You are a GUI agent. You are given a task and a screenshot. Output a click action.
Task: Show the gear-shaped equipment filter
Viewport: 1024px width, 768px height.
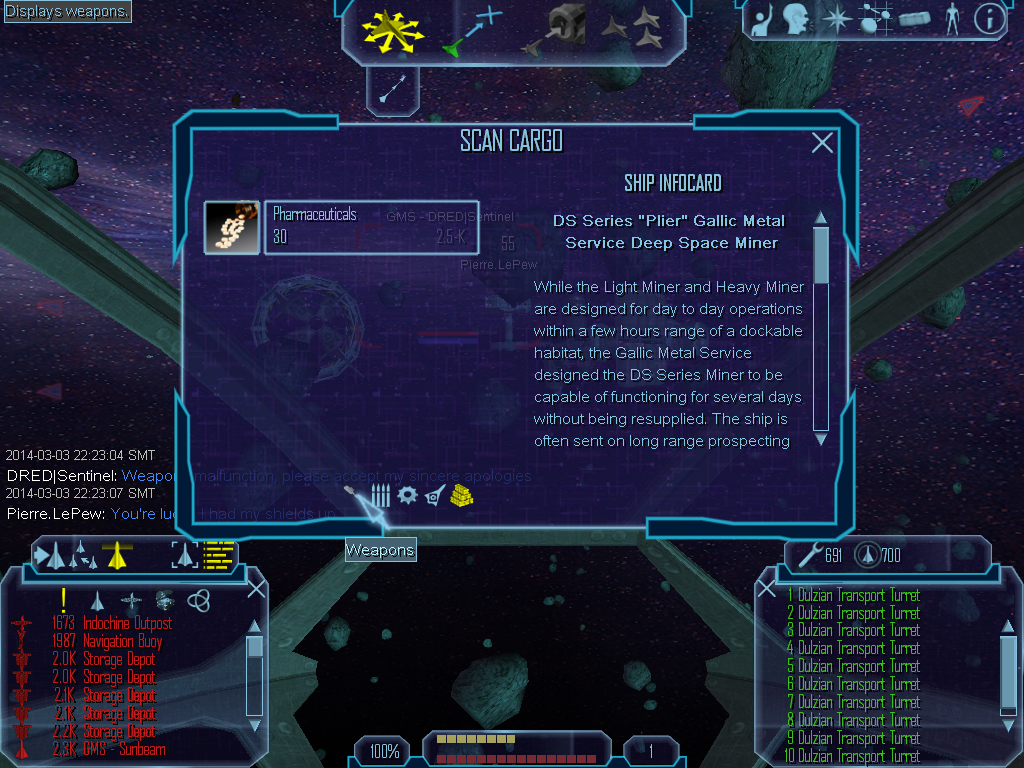(407, 495)
